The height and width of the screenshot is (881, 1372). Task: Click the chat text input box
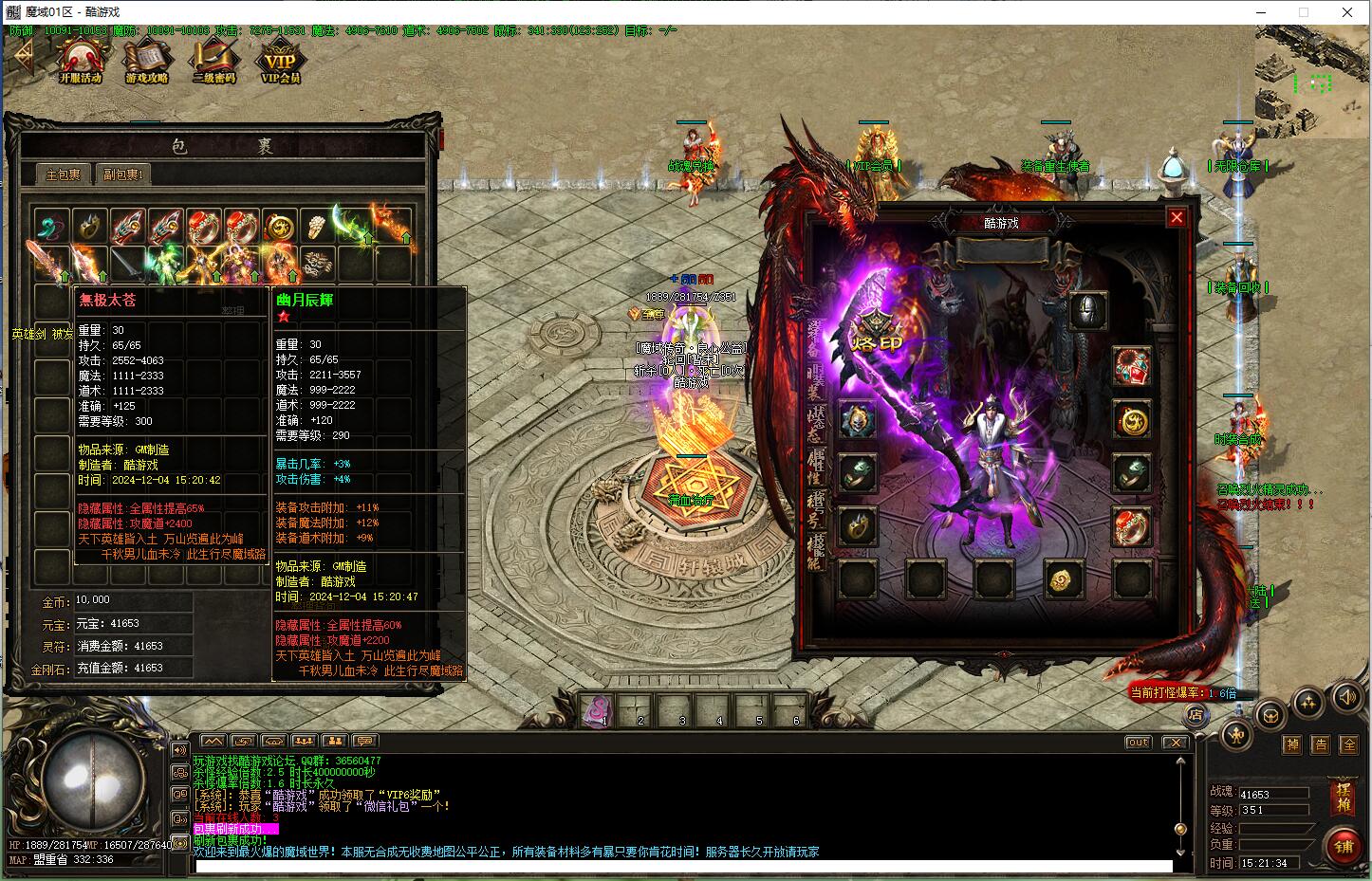coord(681,866)
